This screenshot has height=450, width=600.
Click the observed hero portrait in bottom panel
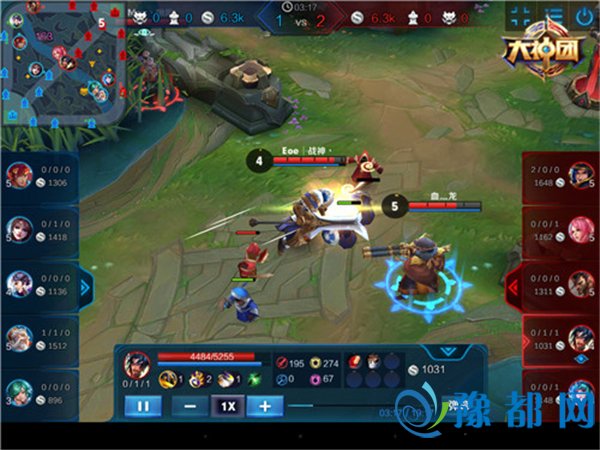coord(137,365)
